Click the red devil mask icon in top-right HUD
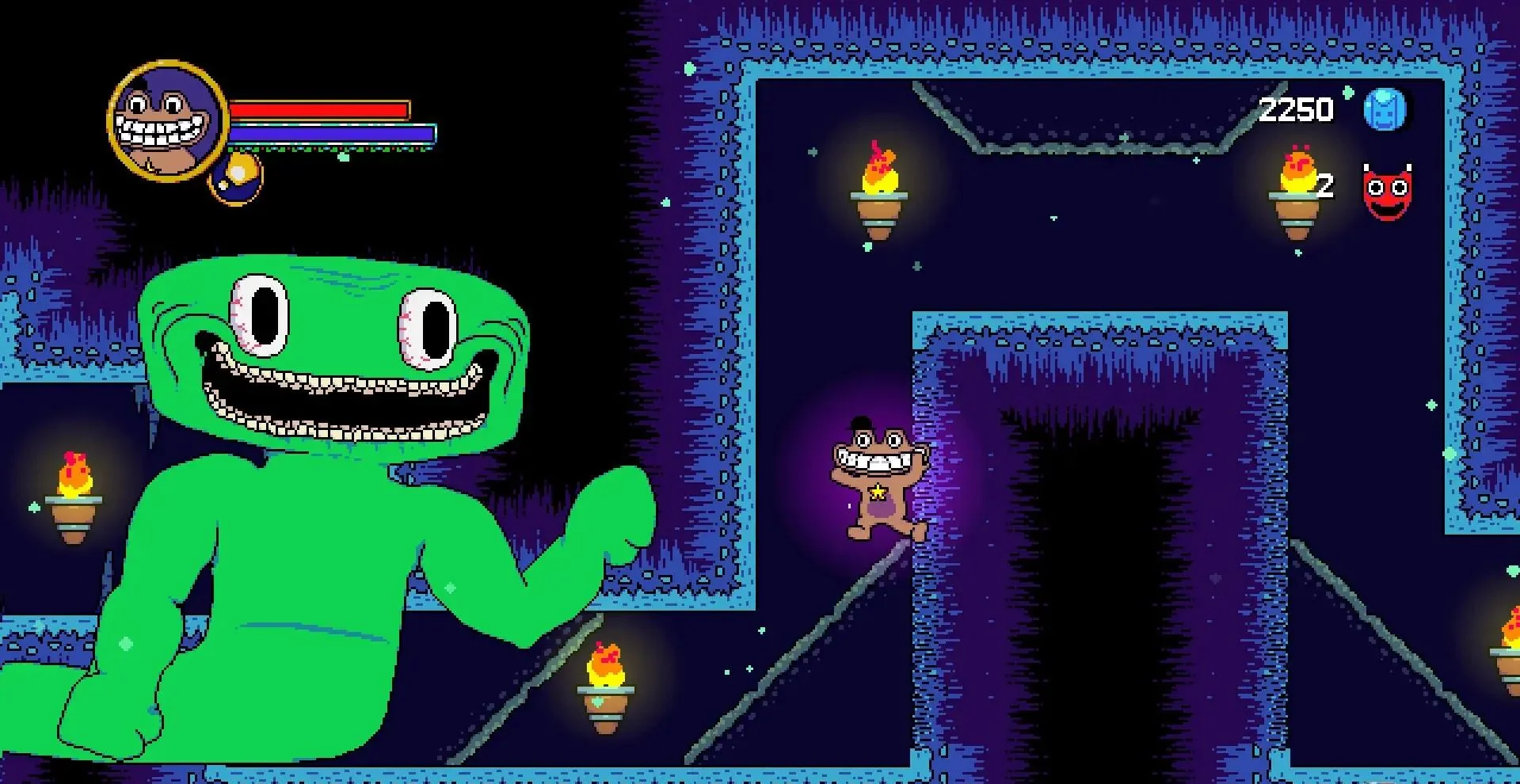 1386,191
